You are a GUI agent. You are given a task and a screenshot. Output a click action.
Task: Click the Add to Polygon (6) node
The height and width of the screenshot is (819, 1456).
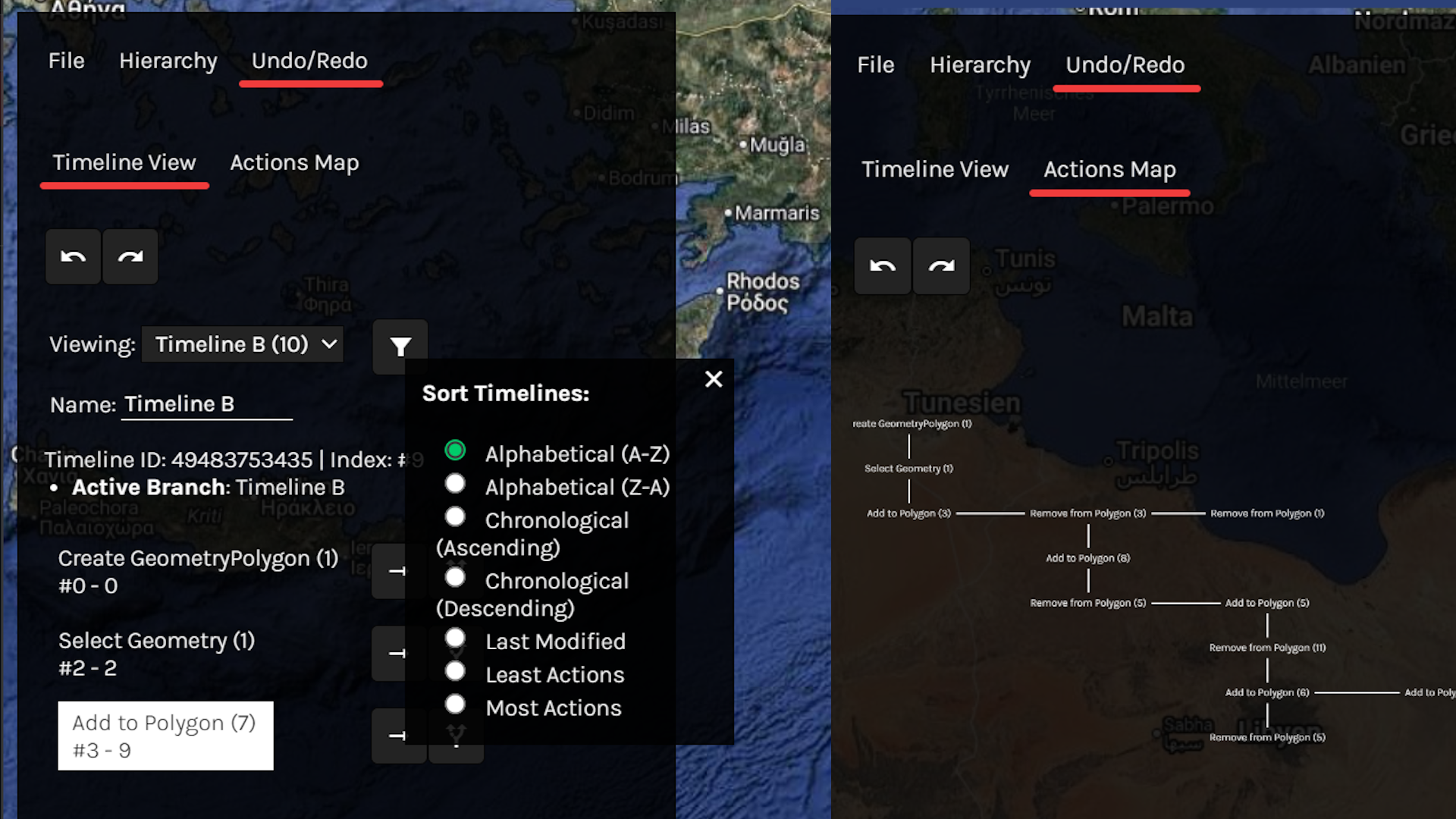[x=1267, y=692]
